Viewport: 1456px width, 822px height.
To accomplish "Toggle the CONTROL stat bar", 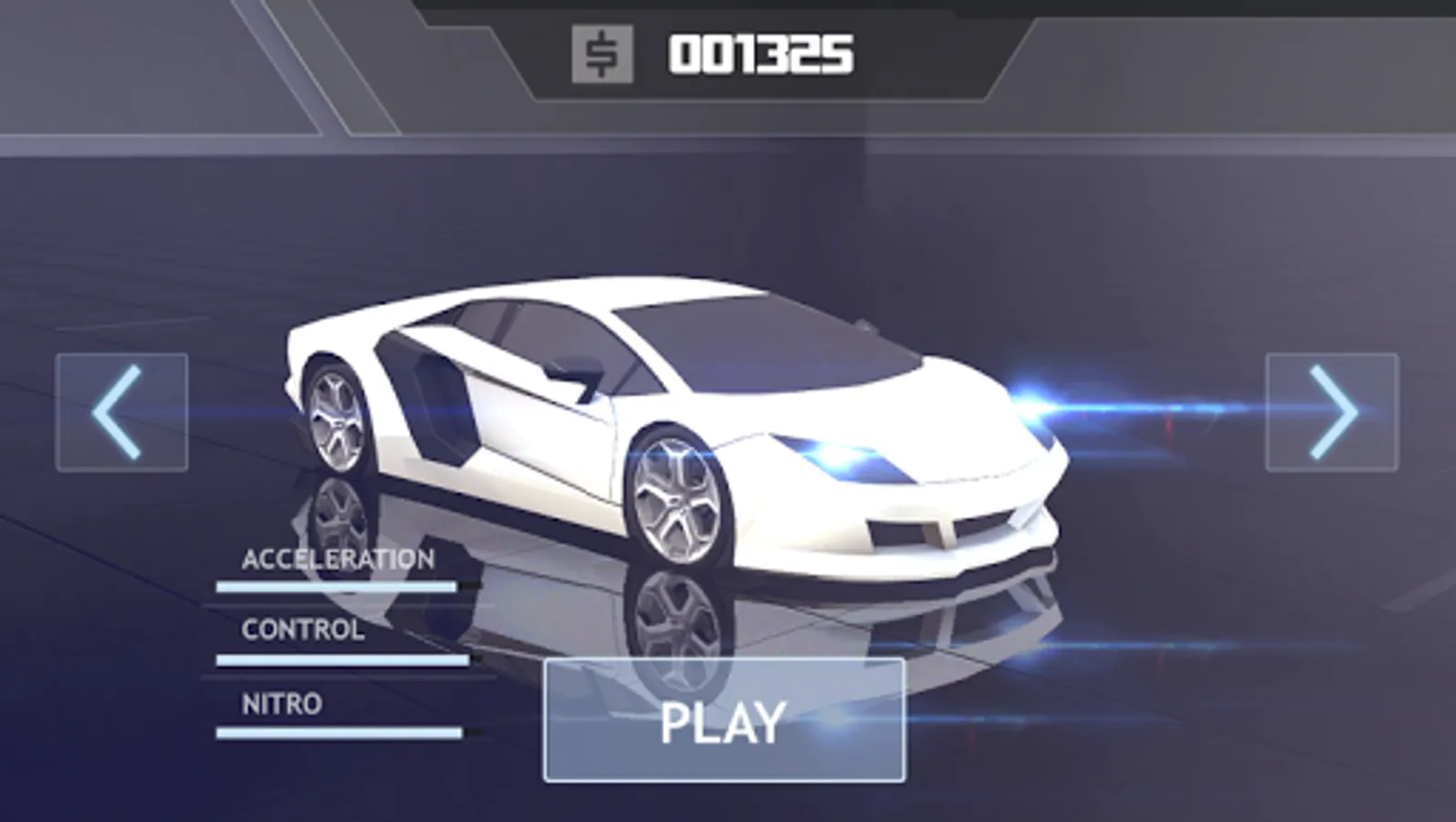I will tap(343, 659).
